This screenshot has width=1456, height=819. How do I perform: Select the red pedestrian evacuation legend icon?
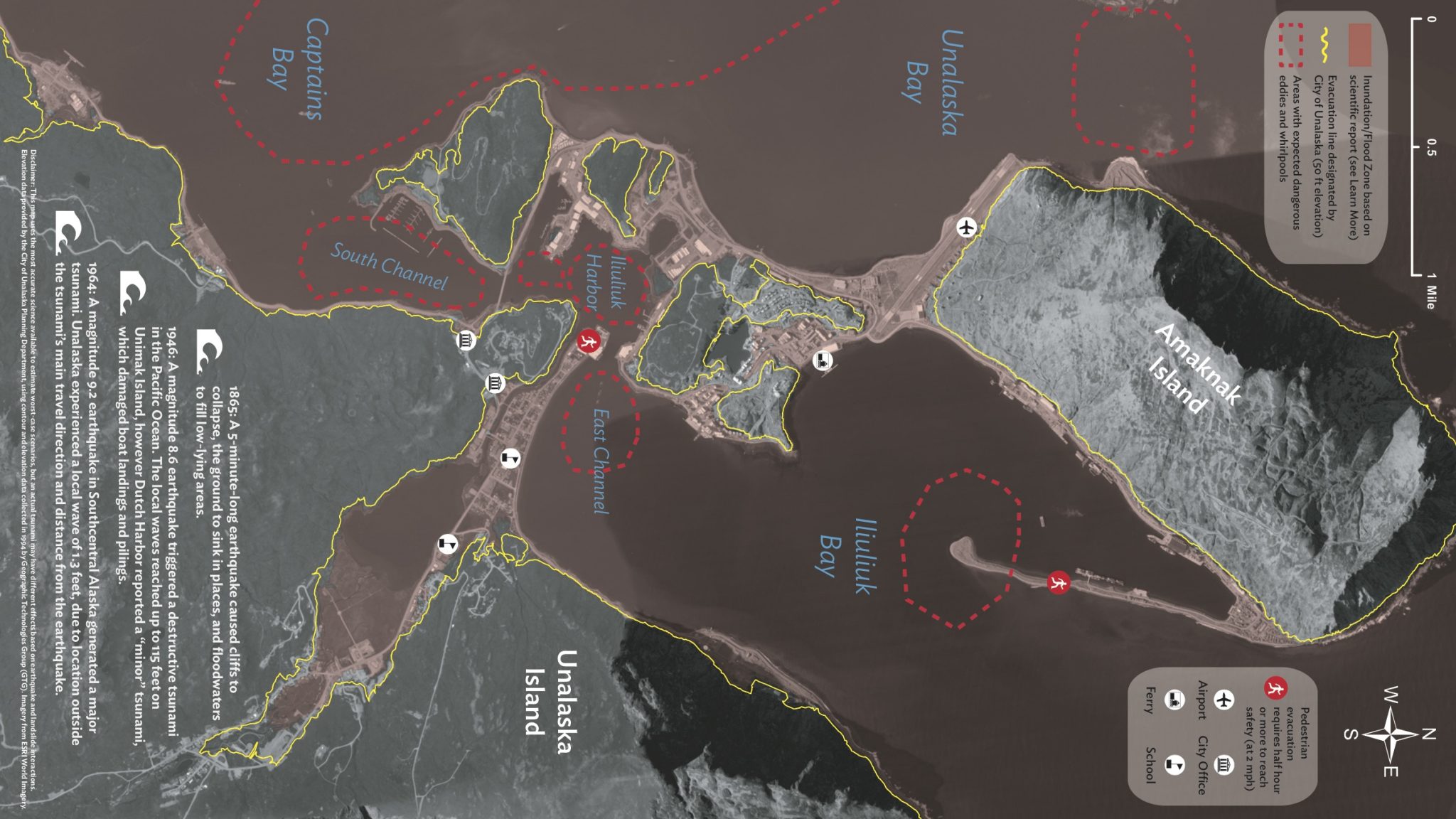[1273, 688]
